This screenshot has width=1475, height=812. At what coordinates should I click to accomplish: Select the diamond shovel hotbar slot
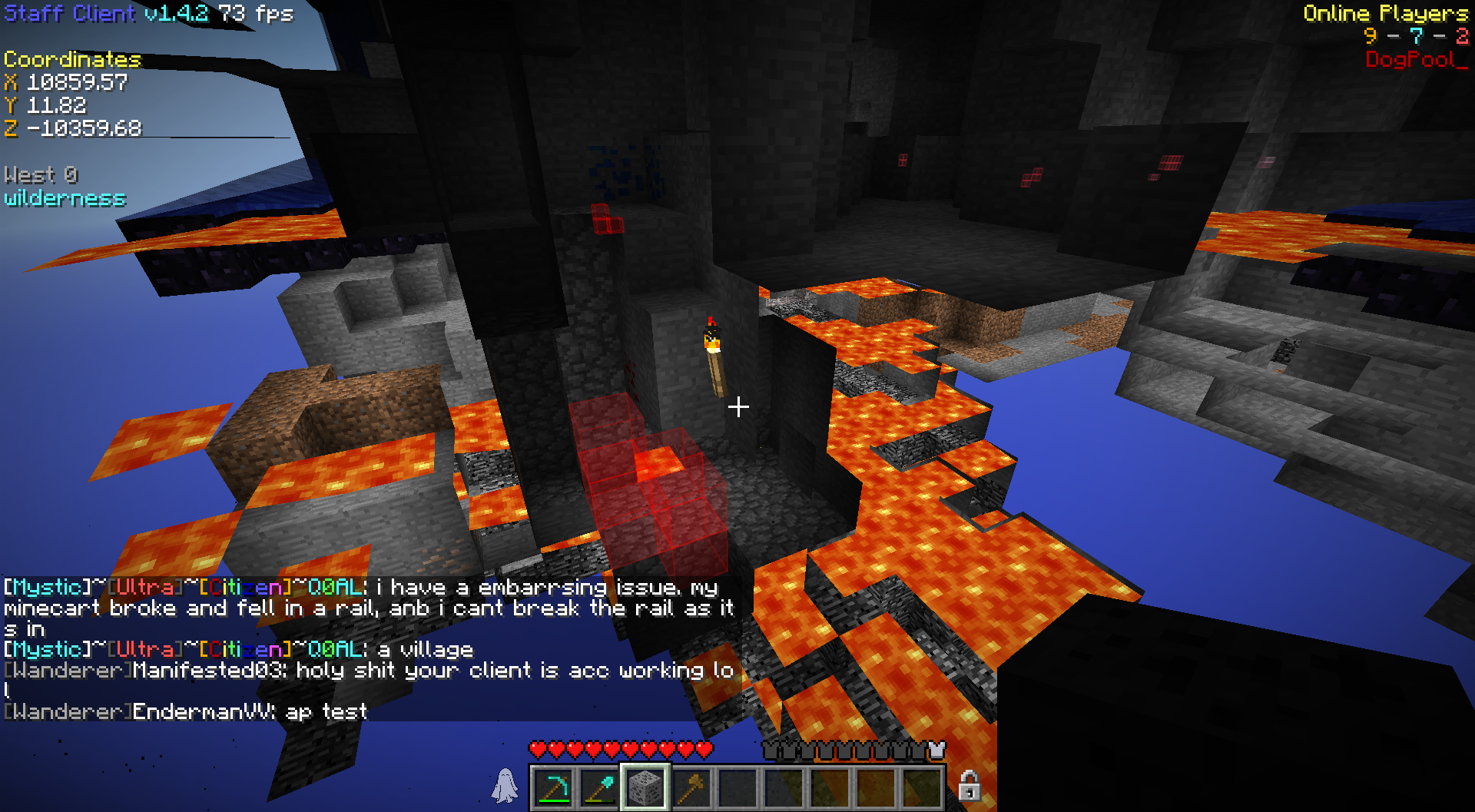pos(599,787)
